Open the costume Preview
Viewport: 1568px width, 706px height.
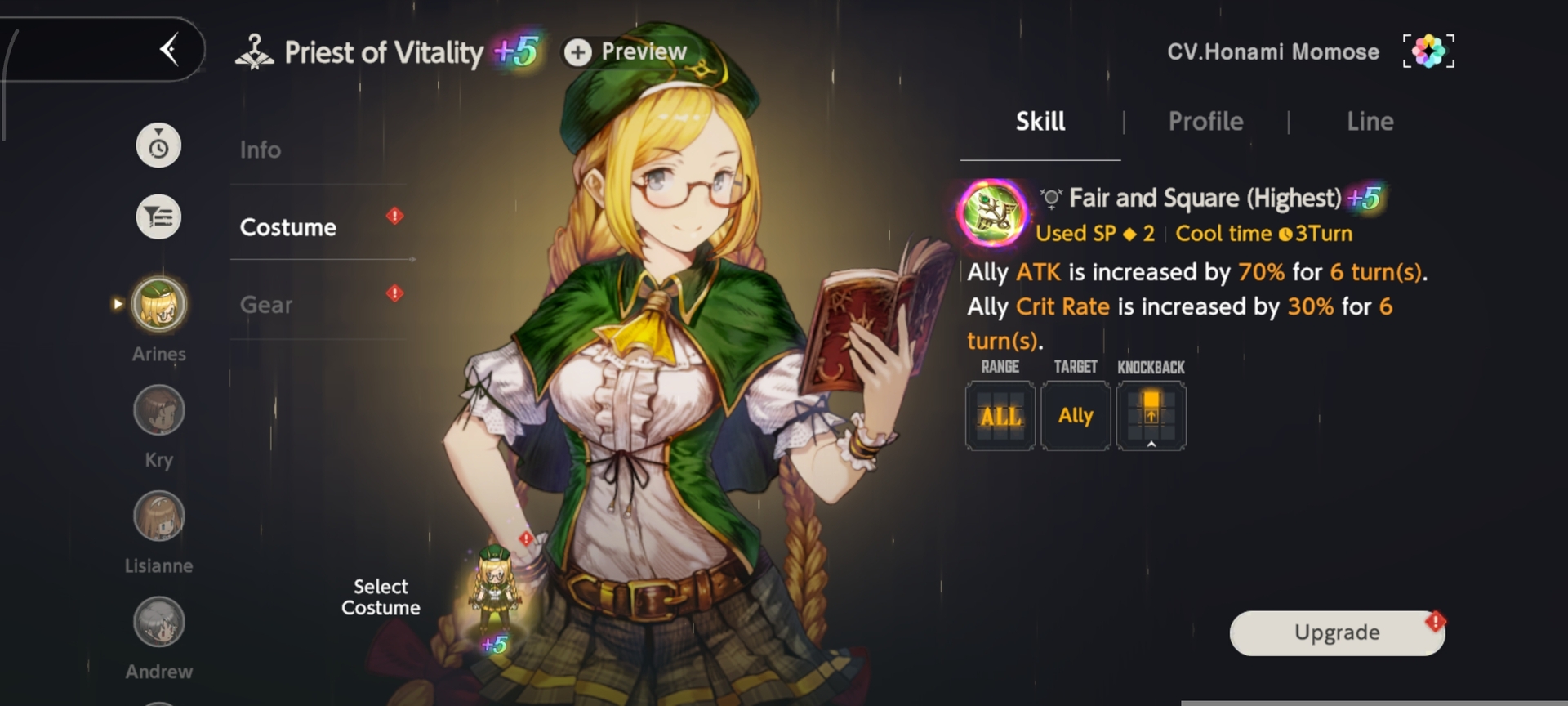[626, 52]
